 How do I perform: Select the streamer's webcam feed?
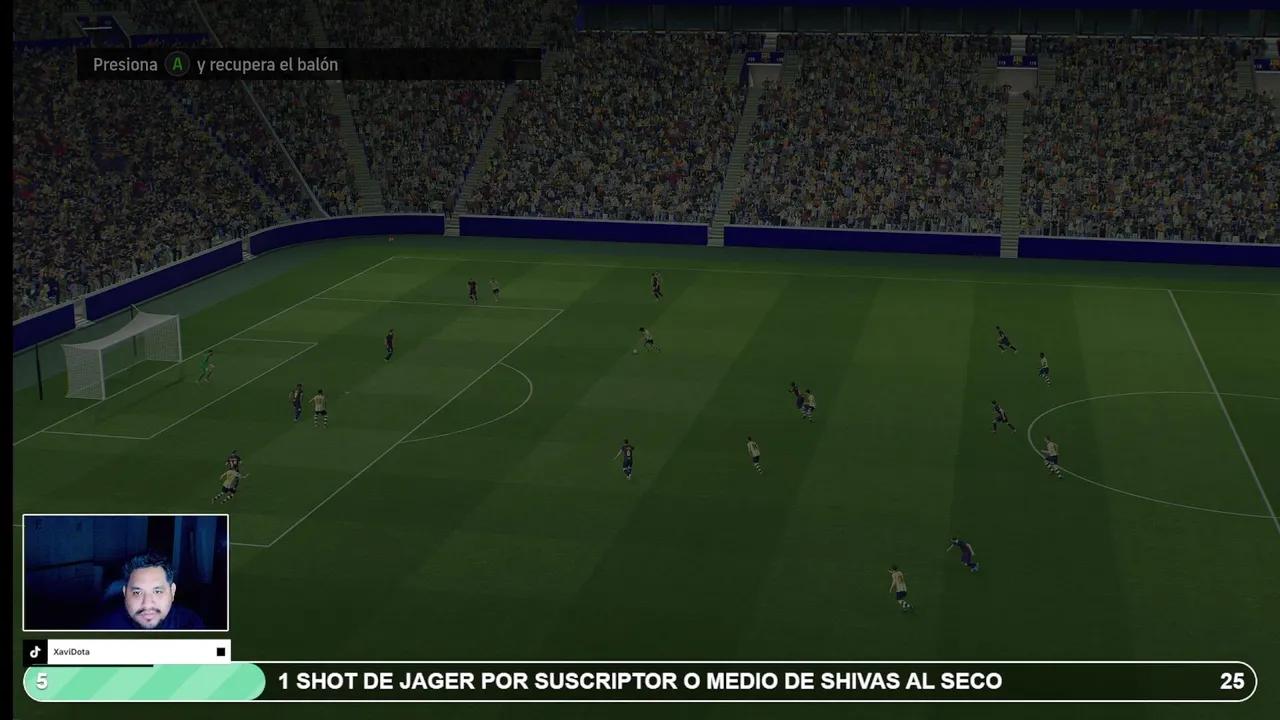pyautogui.click(x=126, y=573)
